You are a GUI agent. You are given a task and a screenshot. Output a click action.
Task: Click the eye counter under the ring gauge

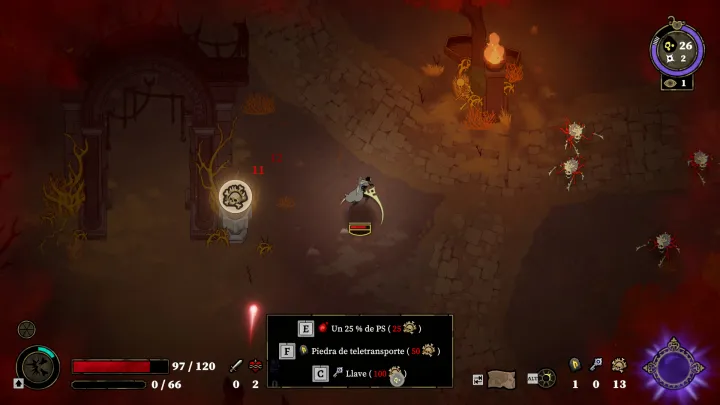676,83
